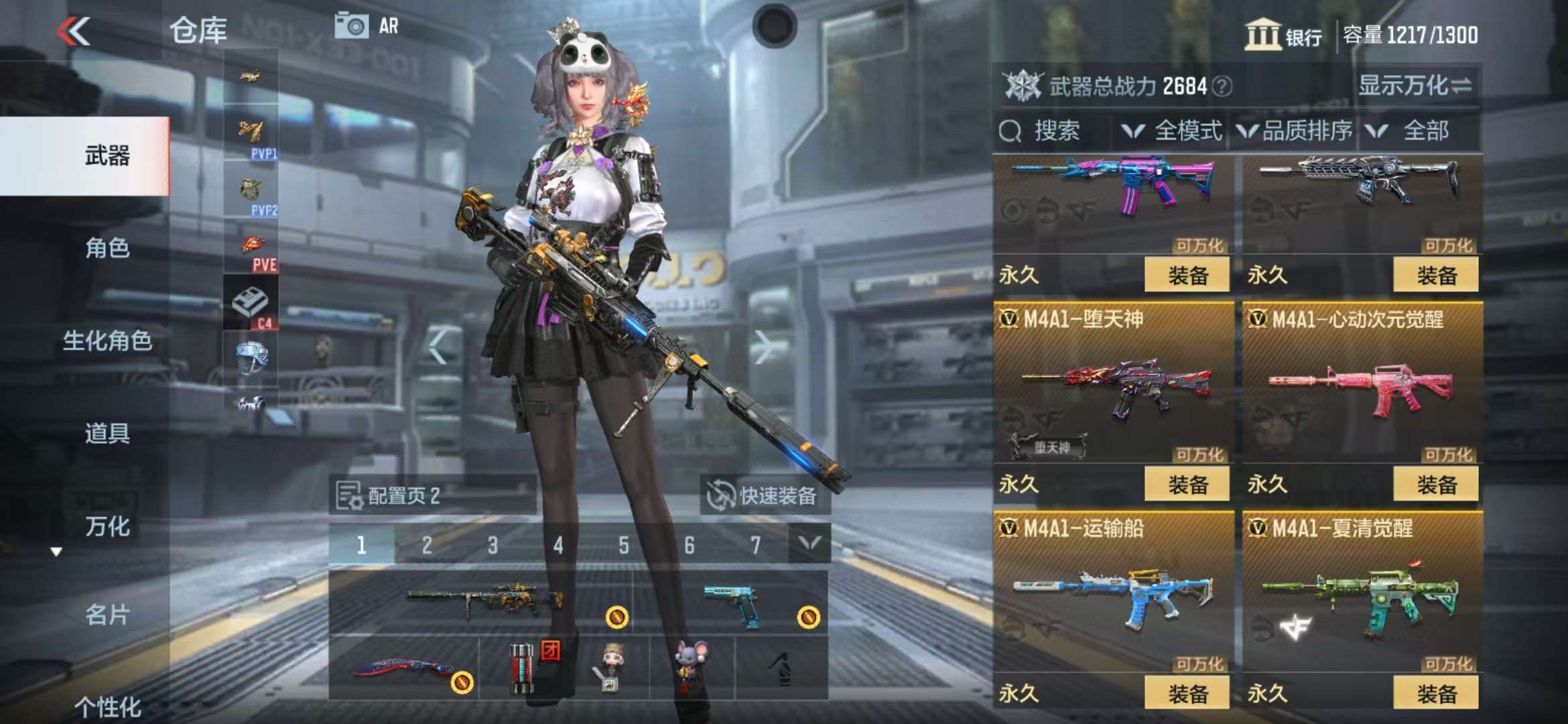The height and width of the screenshot is (724, 1568).
Task: Select the C4 bag category icon
Action: coord(251,304)
